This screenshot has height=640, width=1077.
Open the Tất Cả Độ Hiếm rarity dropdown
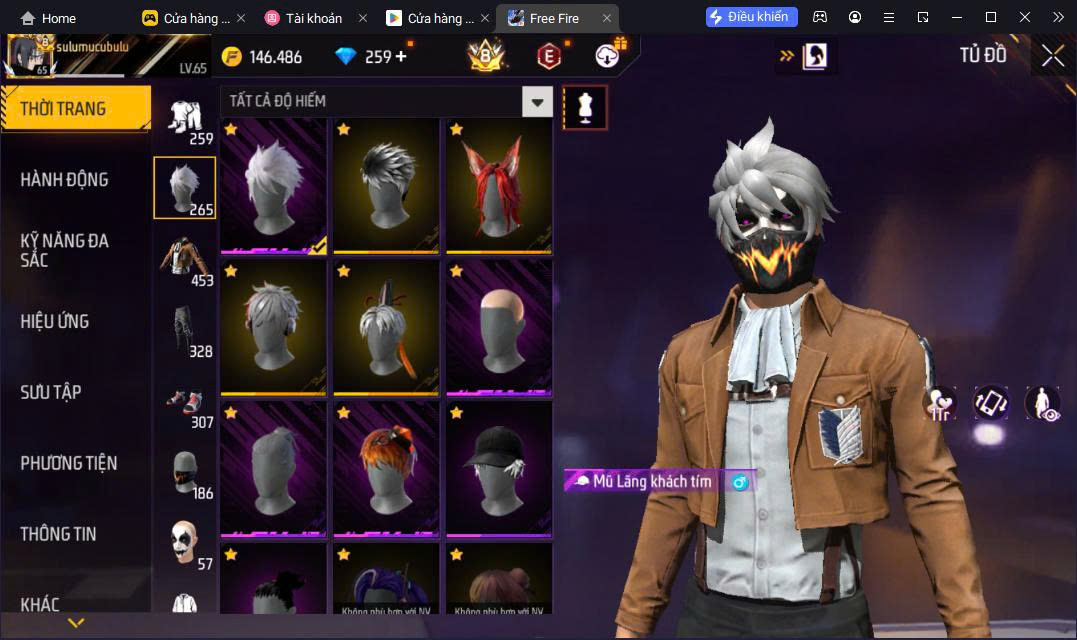pos(538,101)
